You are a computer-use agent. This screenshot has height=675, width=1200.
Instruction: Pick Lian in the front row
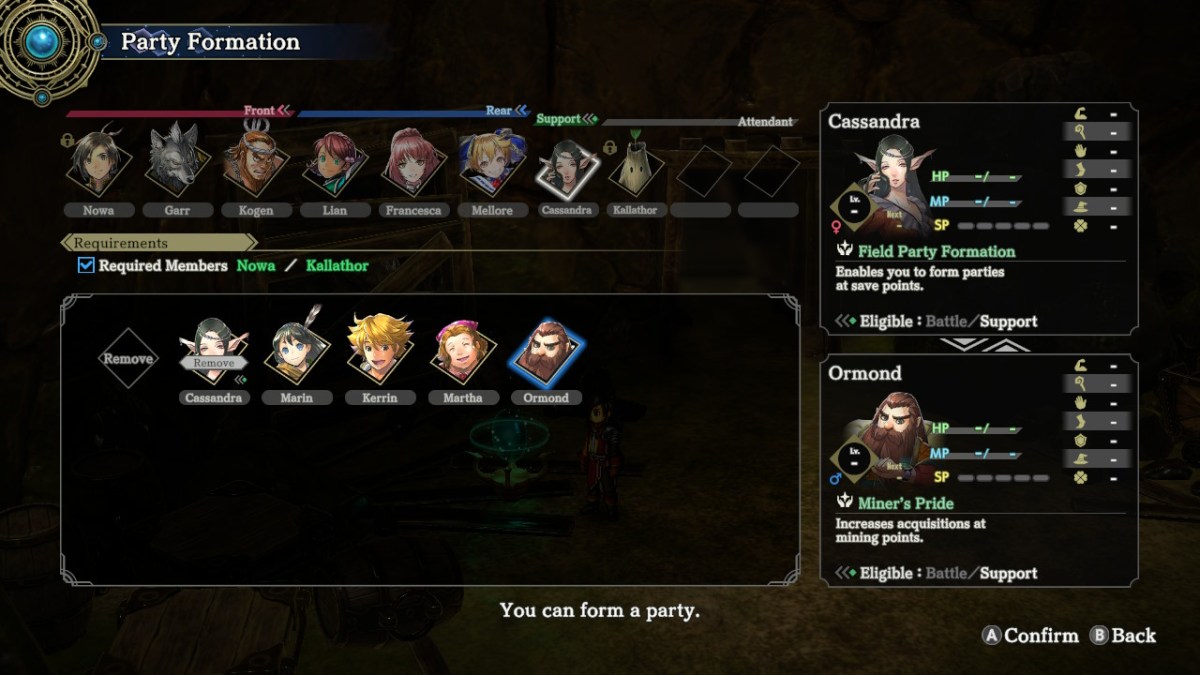[334, 163]
